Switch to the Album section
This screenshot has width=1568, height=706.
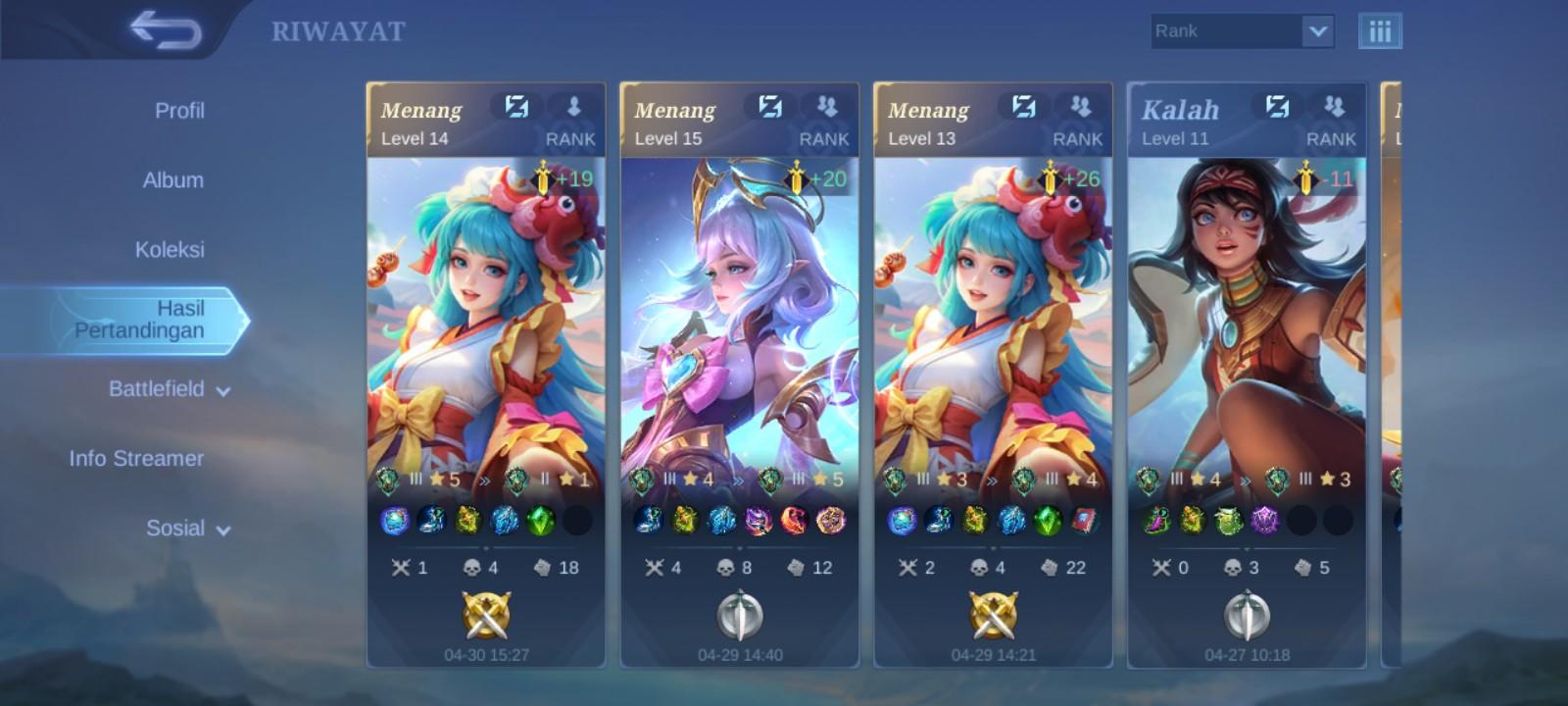coord(172,180)
